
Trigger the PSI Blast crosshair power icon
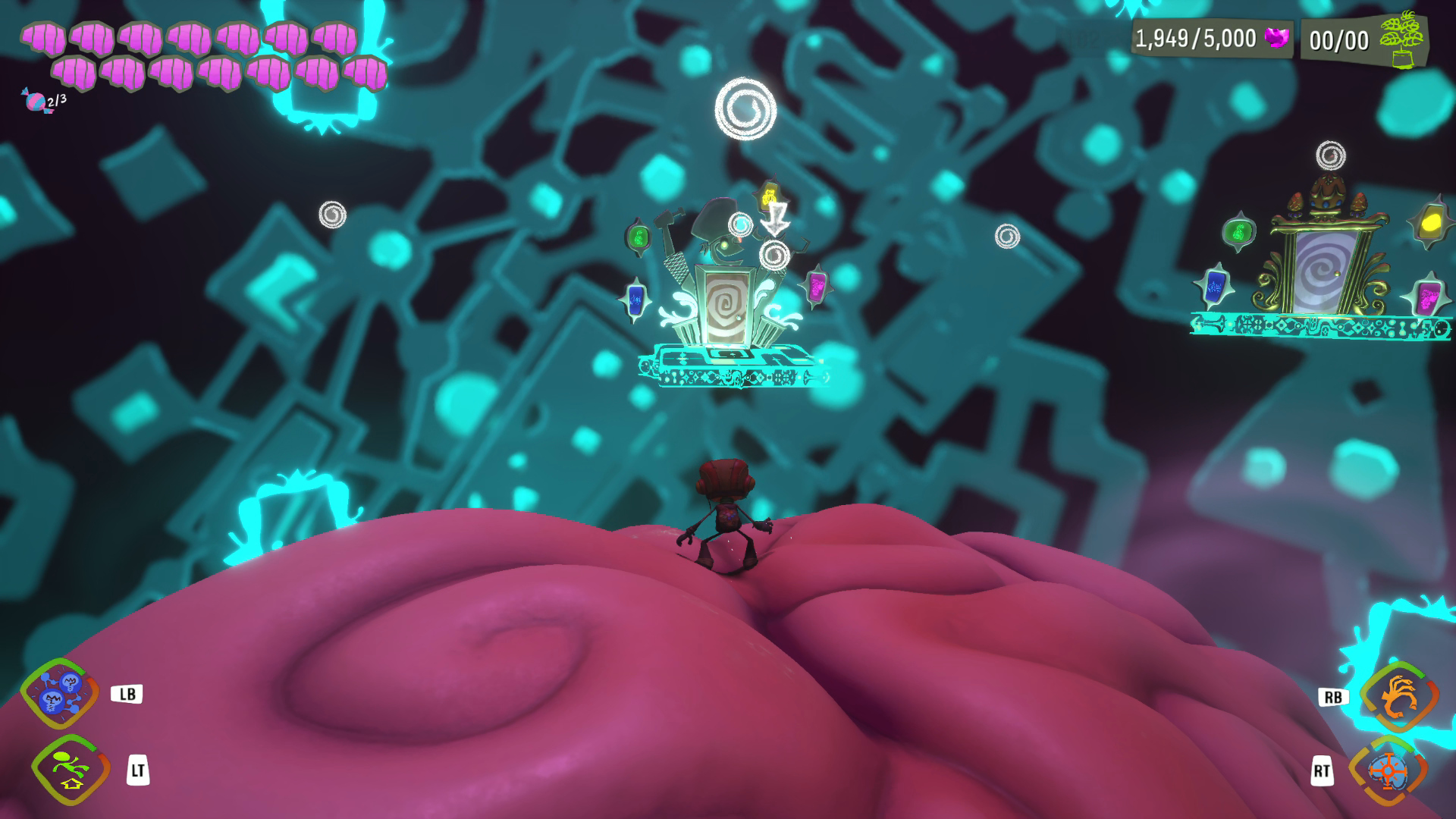coord(1388,771)
